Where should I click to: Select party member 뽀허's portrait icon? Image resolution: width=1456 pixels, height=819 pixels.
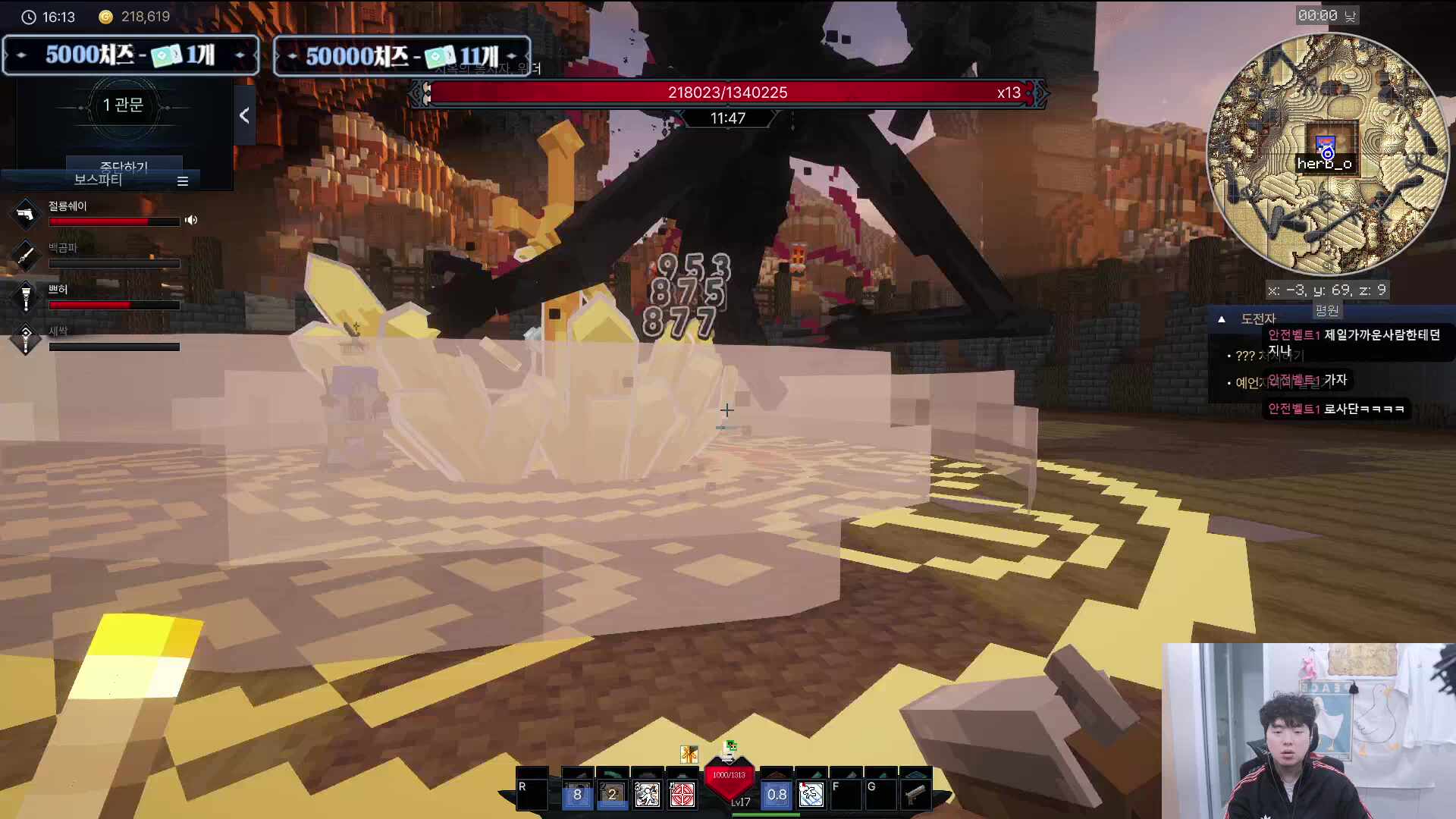tap(26, 297)
